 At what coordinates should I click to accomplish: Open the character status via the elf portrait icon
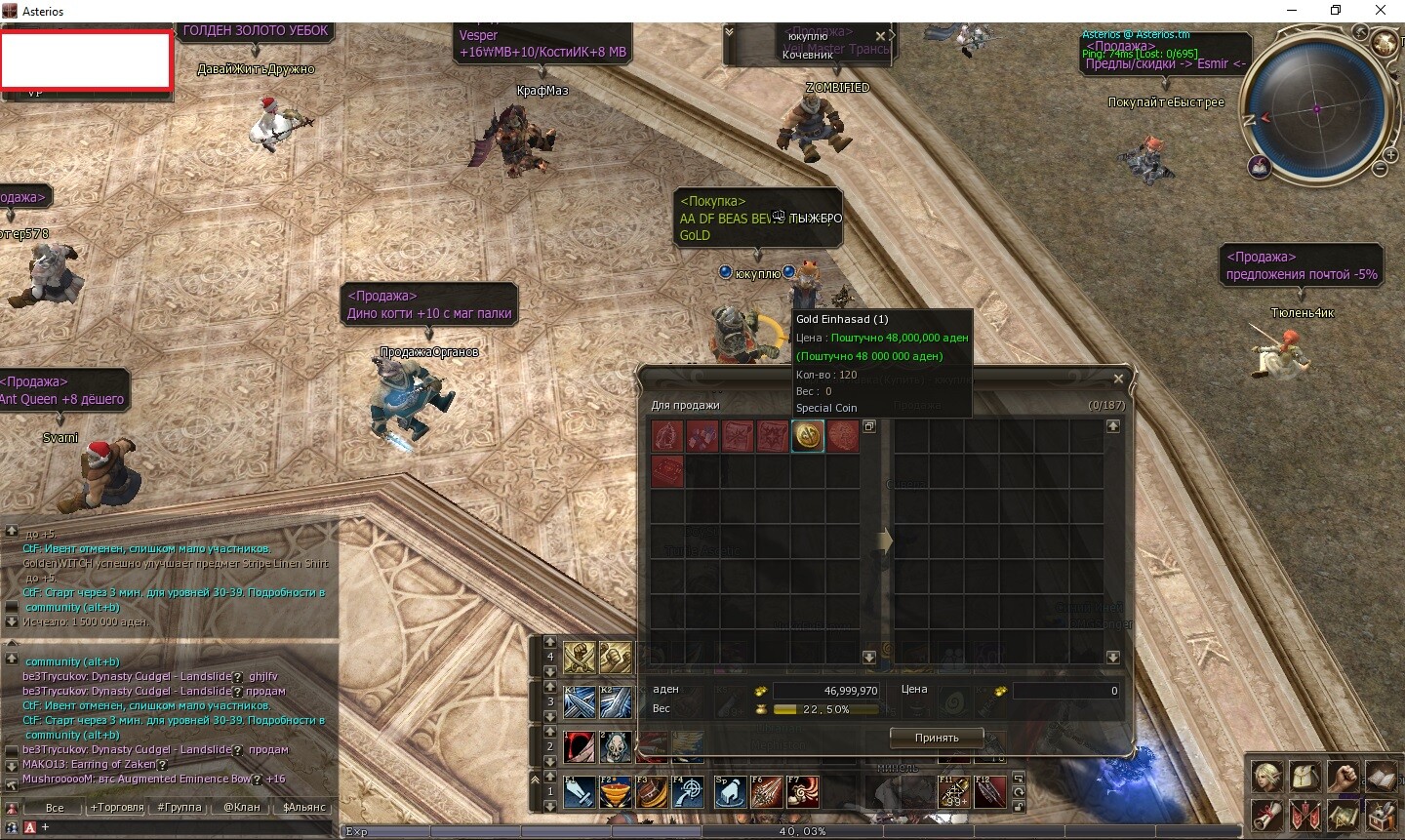pos(1267,777)
